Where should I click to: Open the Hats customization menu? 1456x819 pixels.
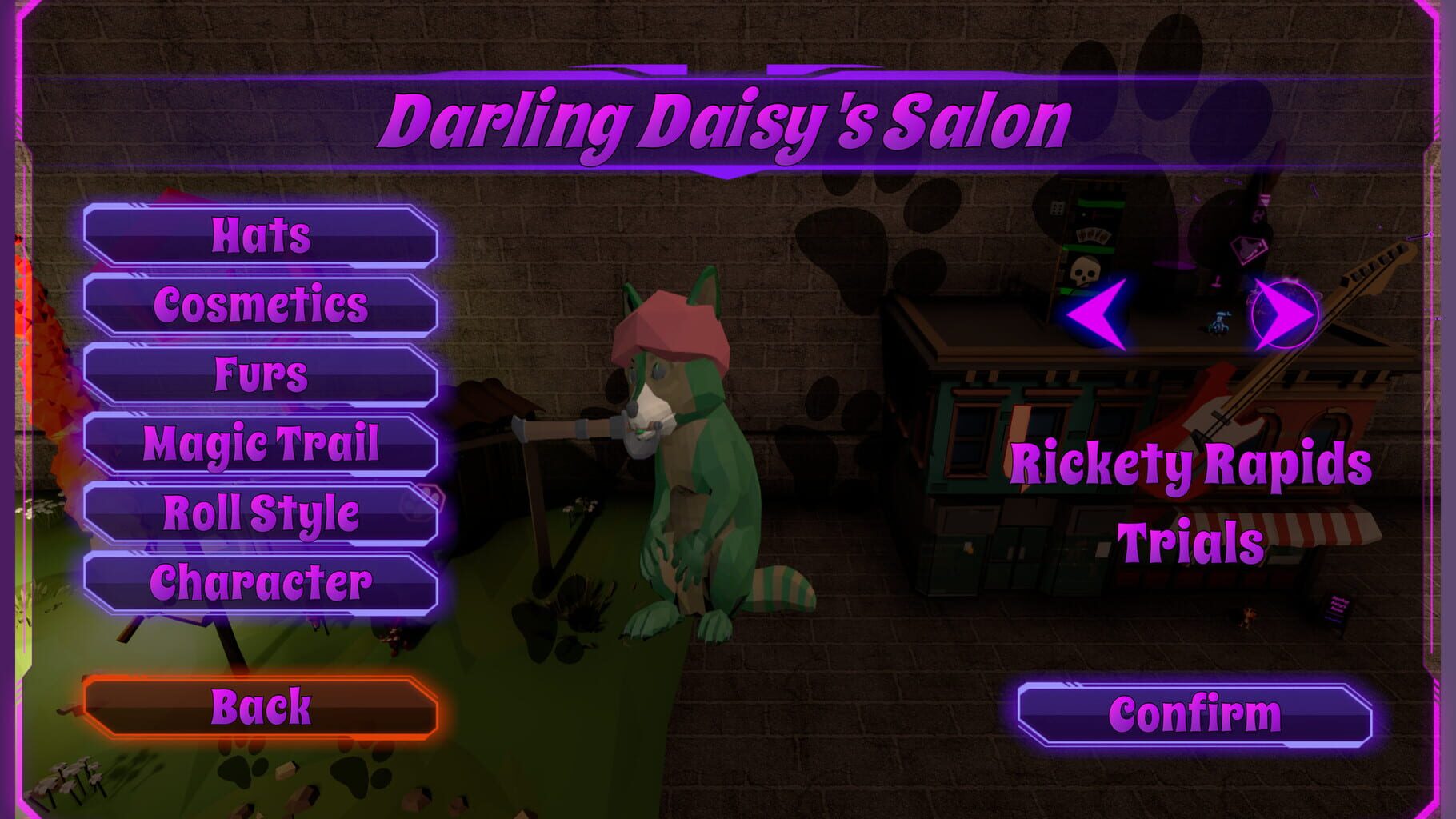click(260, 238)
